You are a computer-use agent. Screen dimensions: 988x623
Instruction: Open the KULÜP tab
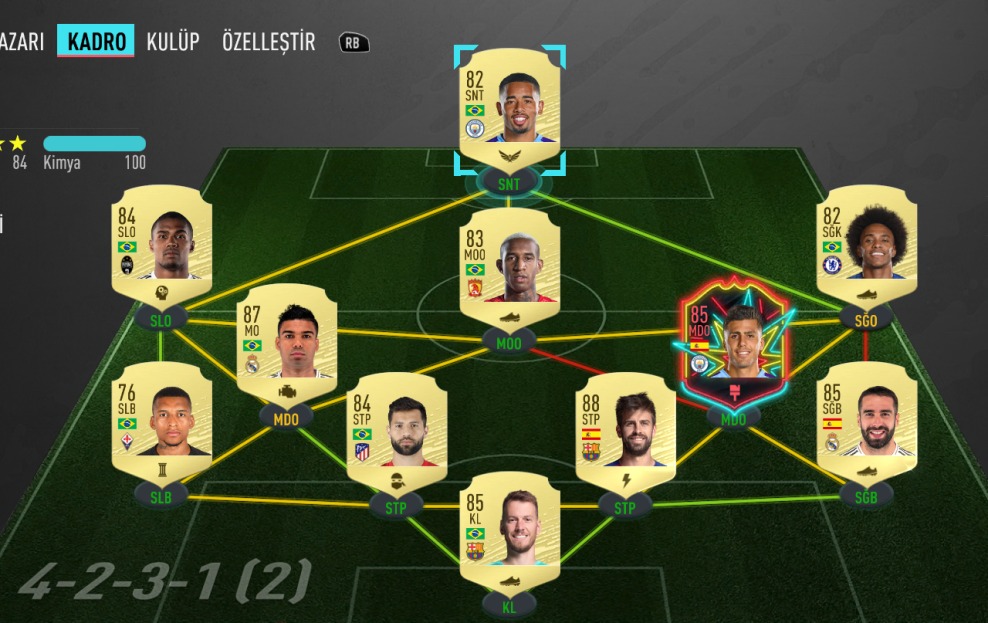[x=173, y=41]
